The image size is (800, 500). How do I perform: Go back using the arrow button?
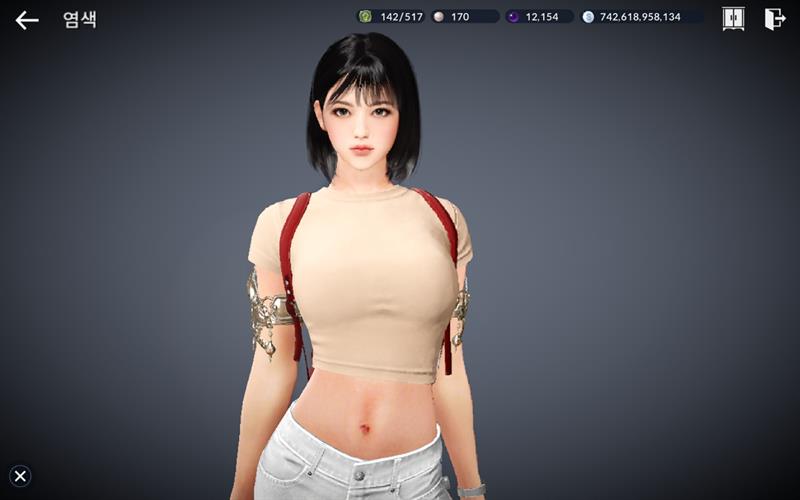pos(27,20)
